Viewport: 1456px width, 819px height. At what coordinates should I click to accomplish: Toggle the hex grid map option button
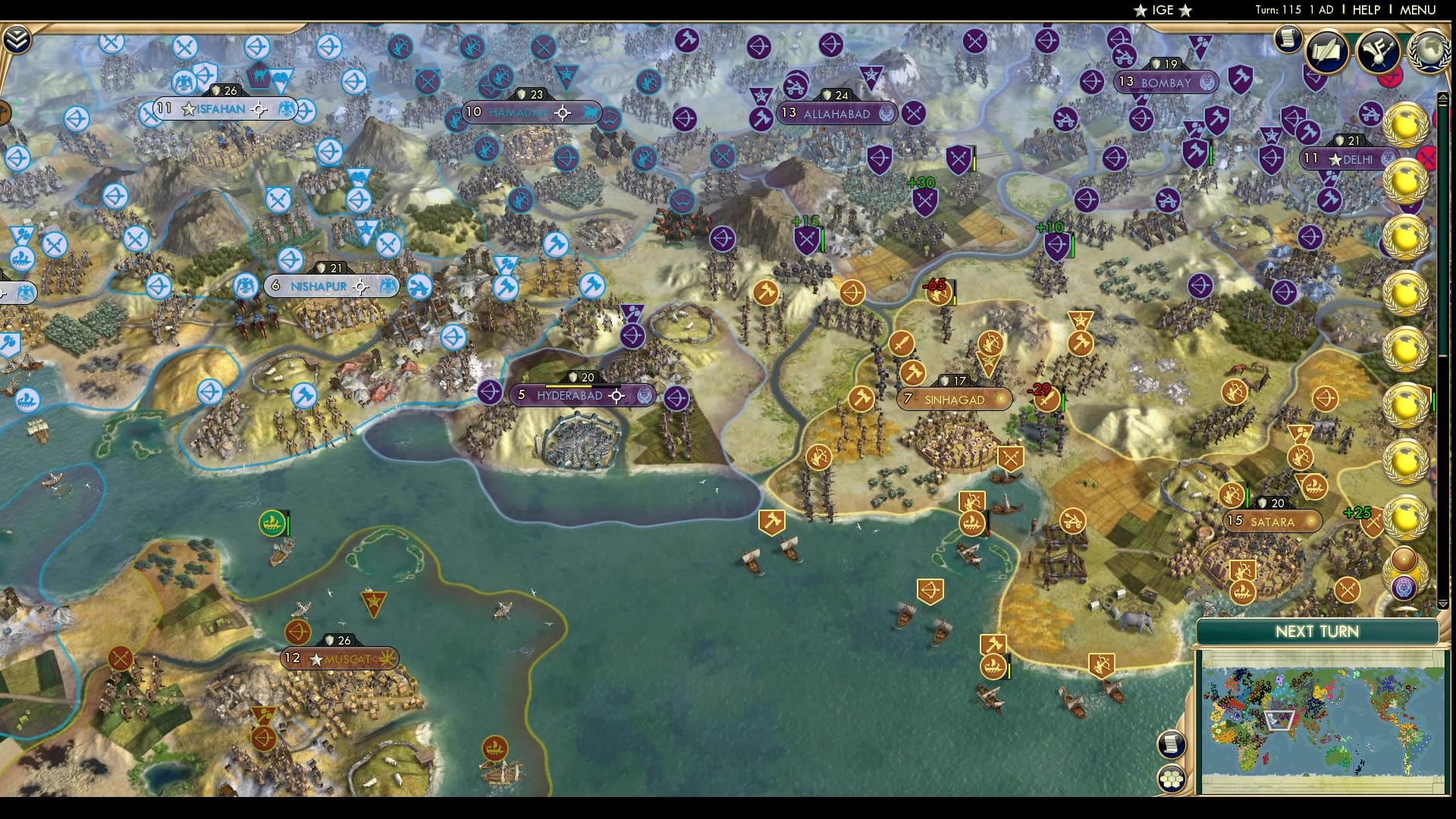tap(1172, 778)
